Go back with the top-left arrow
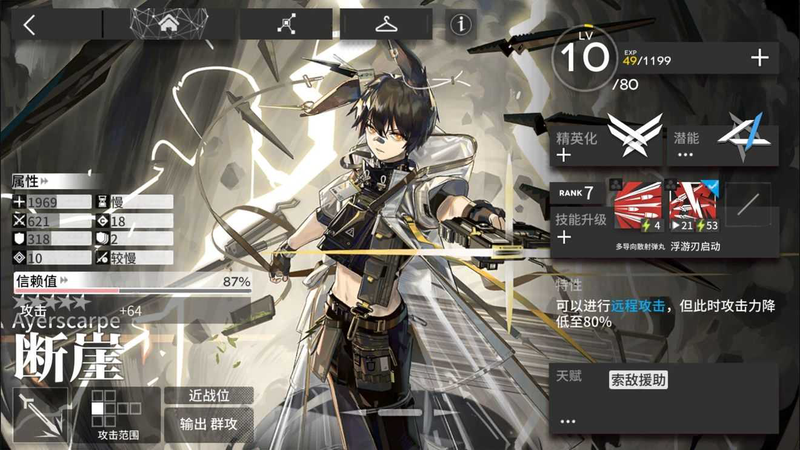 30,25
